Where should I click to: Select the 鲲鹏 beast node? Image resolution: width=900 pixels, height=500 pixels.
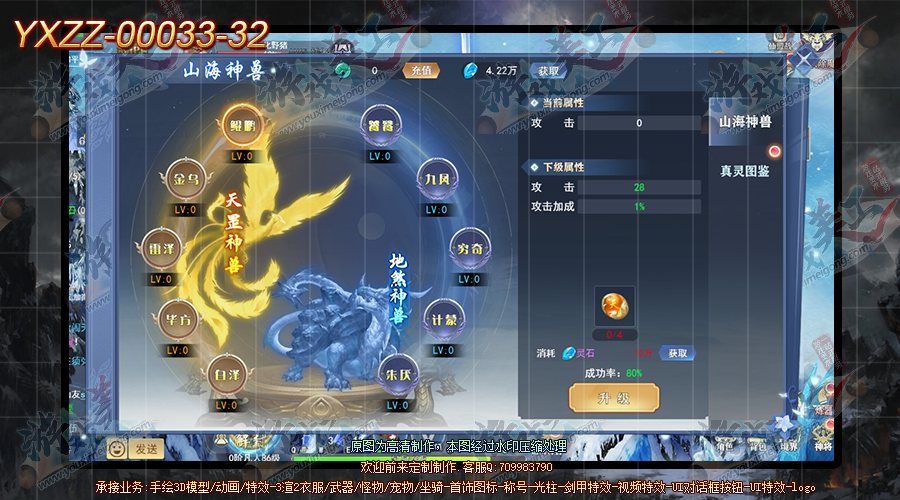pyautogui.click(x=242, y=126)
